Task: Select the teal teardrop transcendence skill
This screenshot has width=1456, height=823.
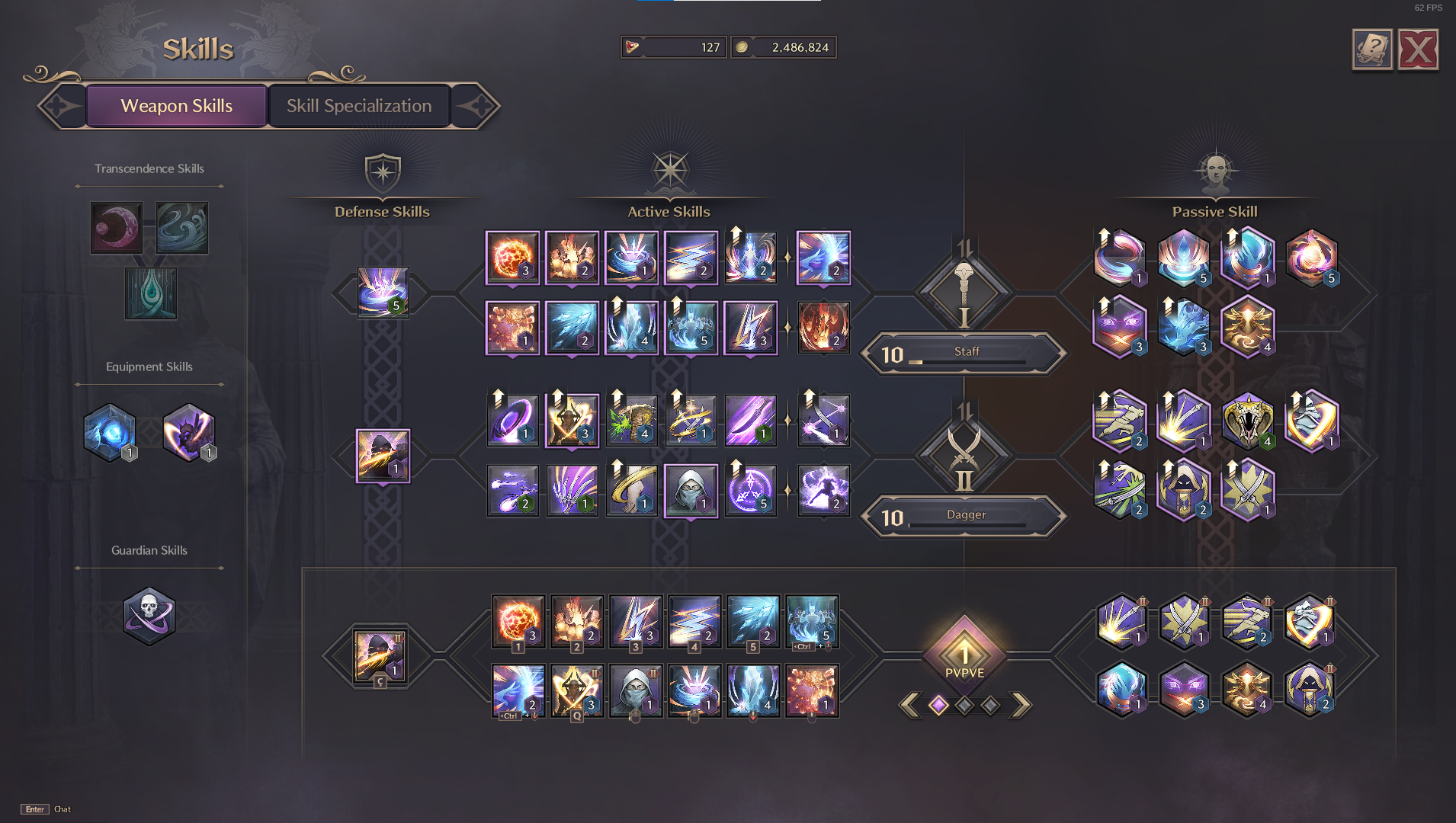Action: [150, 293]
